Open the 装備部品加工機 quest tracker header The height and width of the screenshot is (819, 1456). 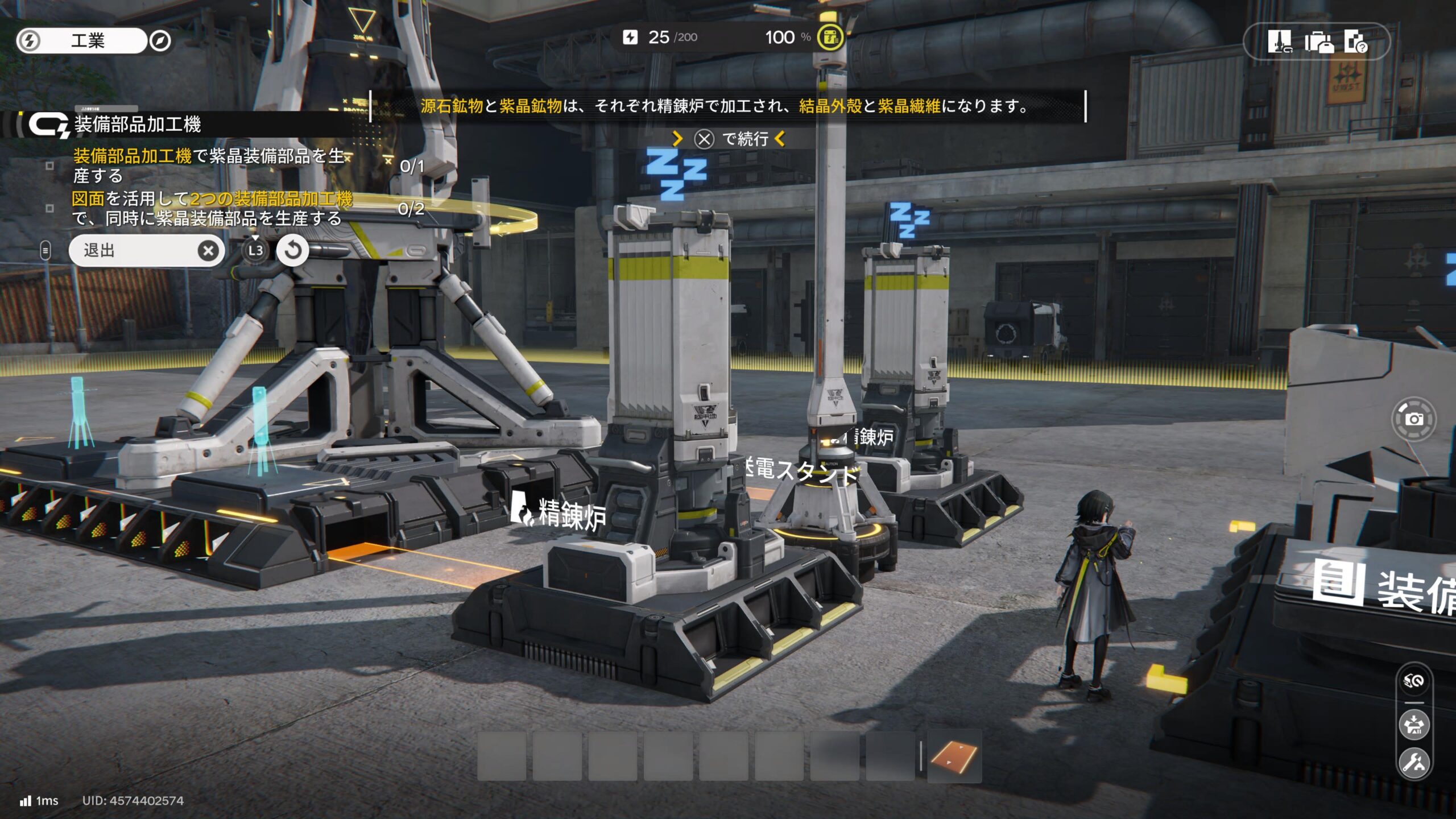pyautogui.click(x=137, y=125)
